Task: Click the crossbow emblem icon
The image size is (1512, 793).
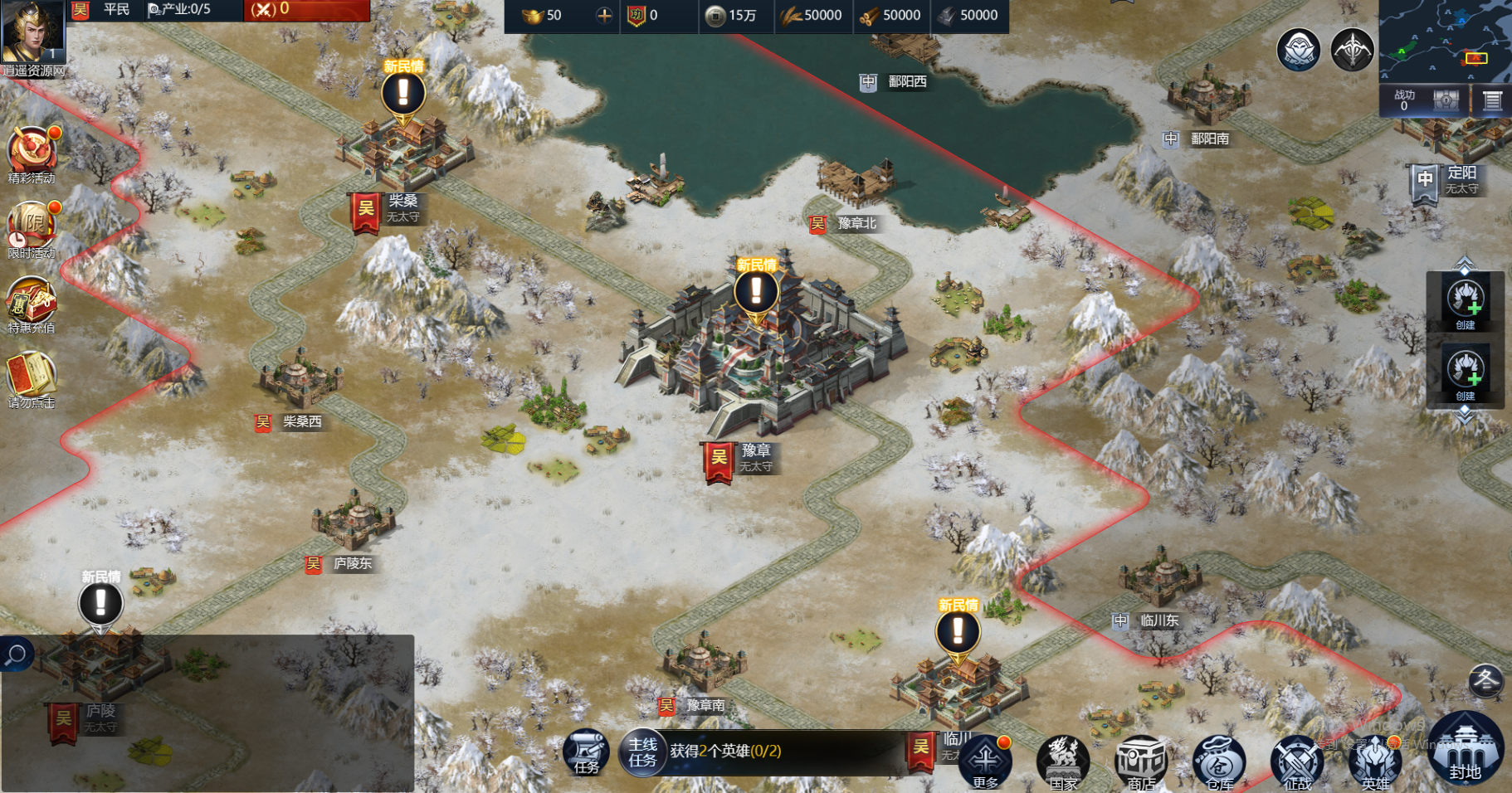Action: coord(1353,49)
